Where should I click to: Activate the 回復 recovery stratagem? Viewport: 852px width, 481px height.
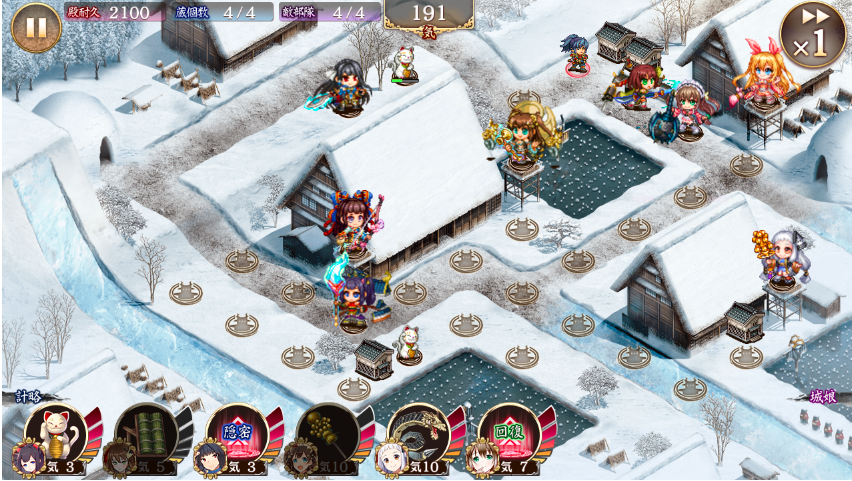click(510, 432)
